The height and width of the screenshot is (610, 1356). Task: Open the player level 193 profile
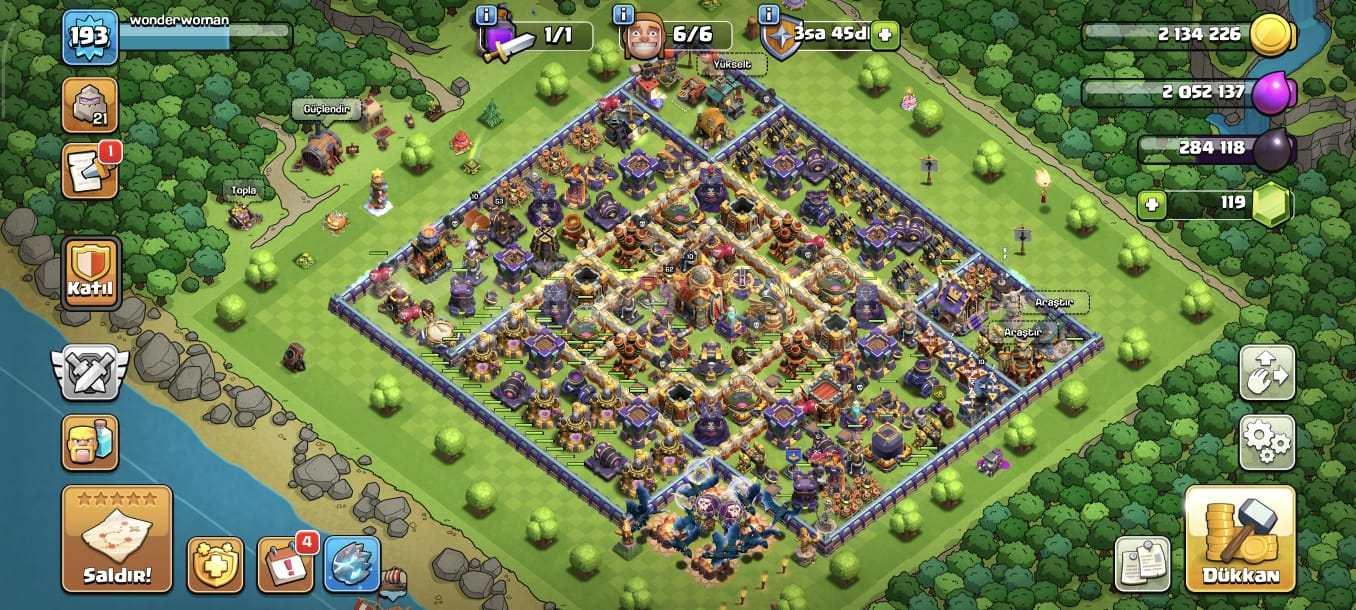[90, 37]
